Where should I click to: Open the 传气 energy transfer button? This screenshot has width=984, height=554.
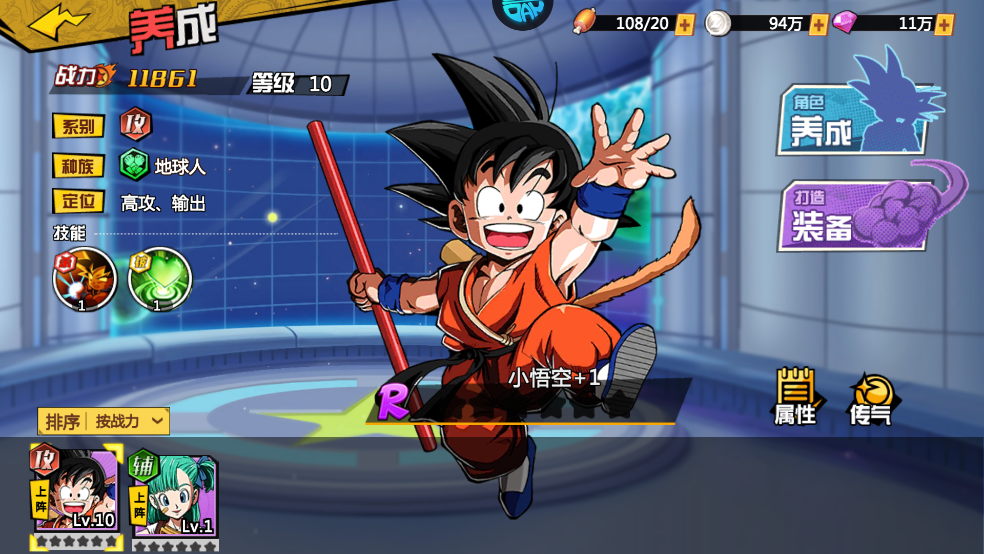(x=870, y=398)
